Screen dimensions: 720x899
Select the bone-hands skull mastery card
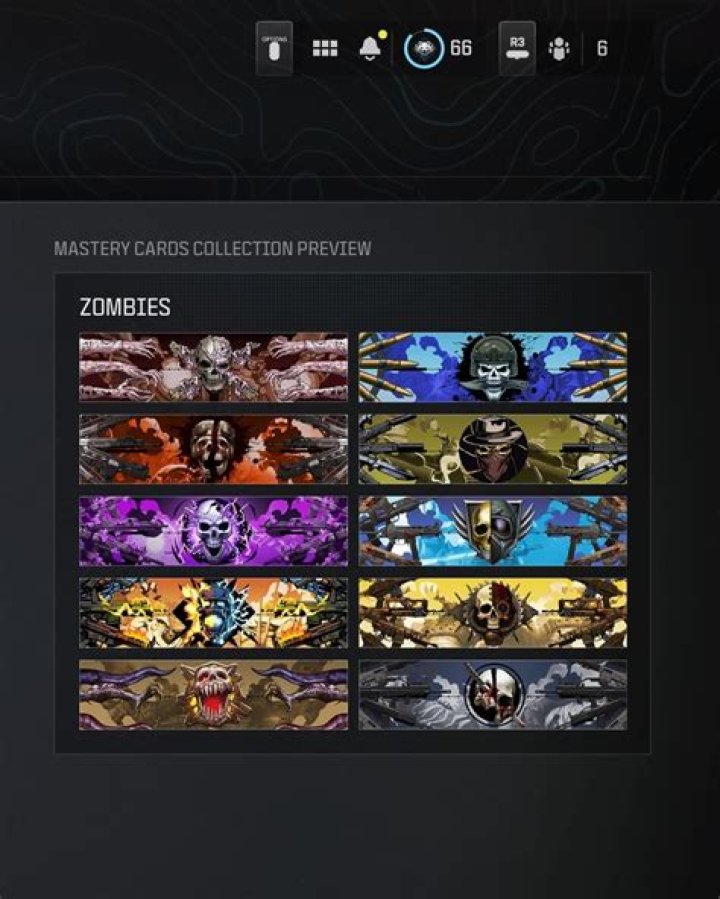point(214,367)
